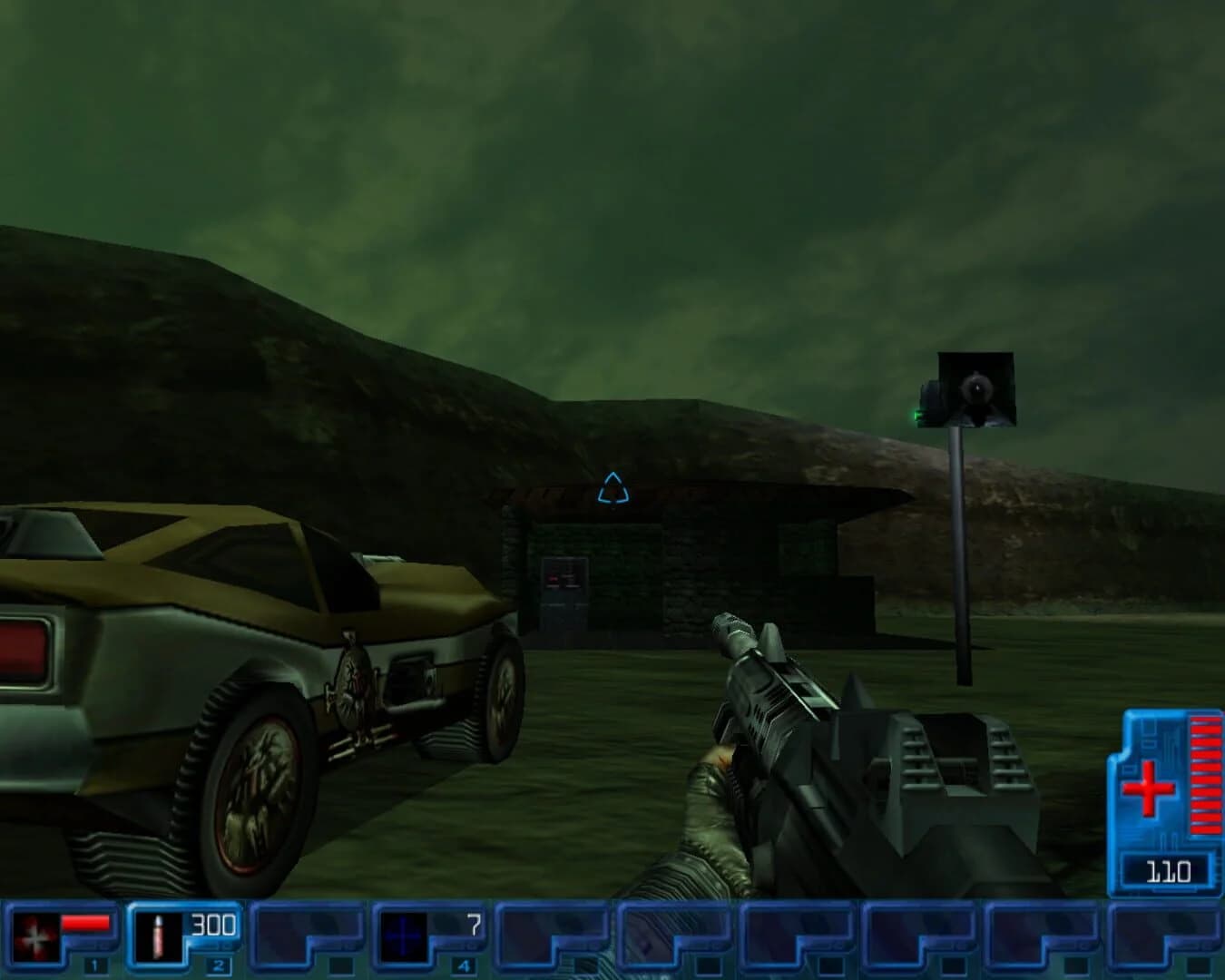Click the door of the stone bunker
1225x980 pixels.
click(563, 599)
